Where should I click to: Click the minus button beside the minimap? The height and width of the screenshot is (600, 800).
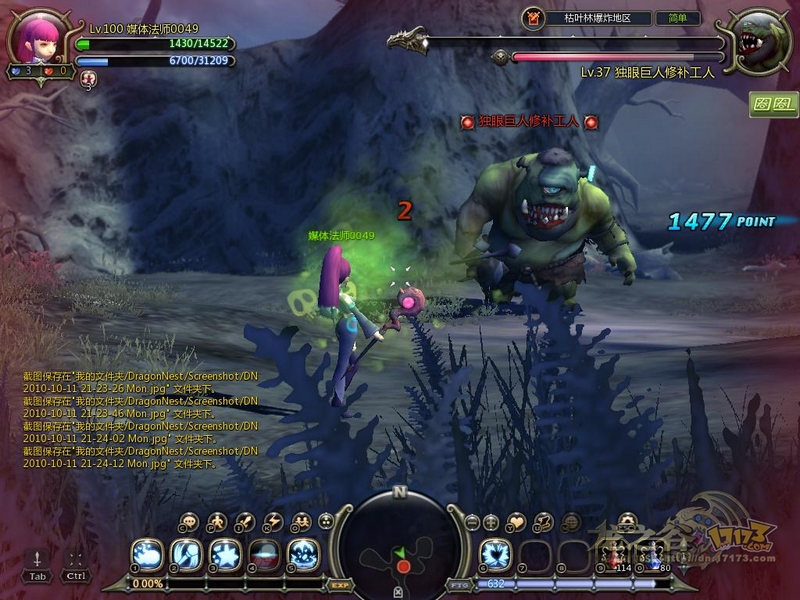[472, 522]
